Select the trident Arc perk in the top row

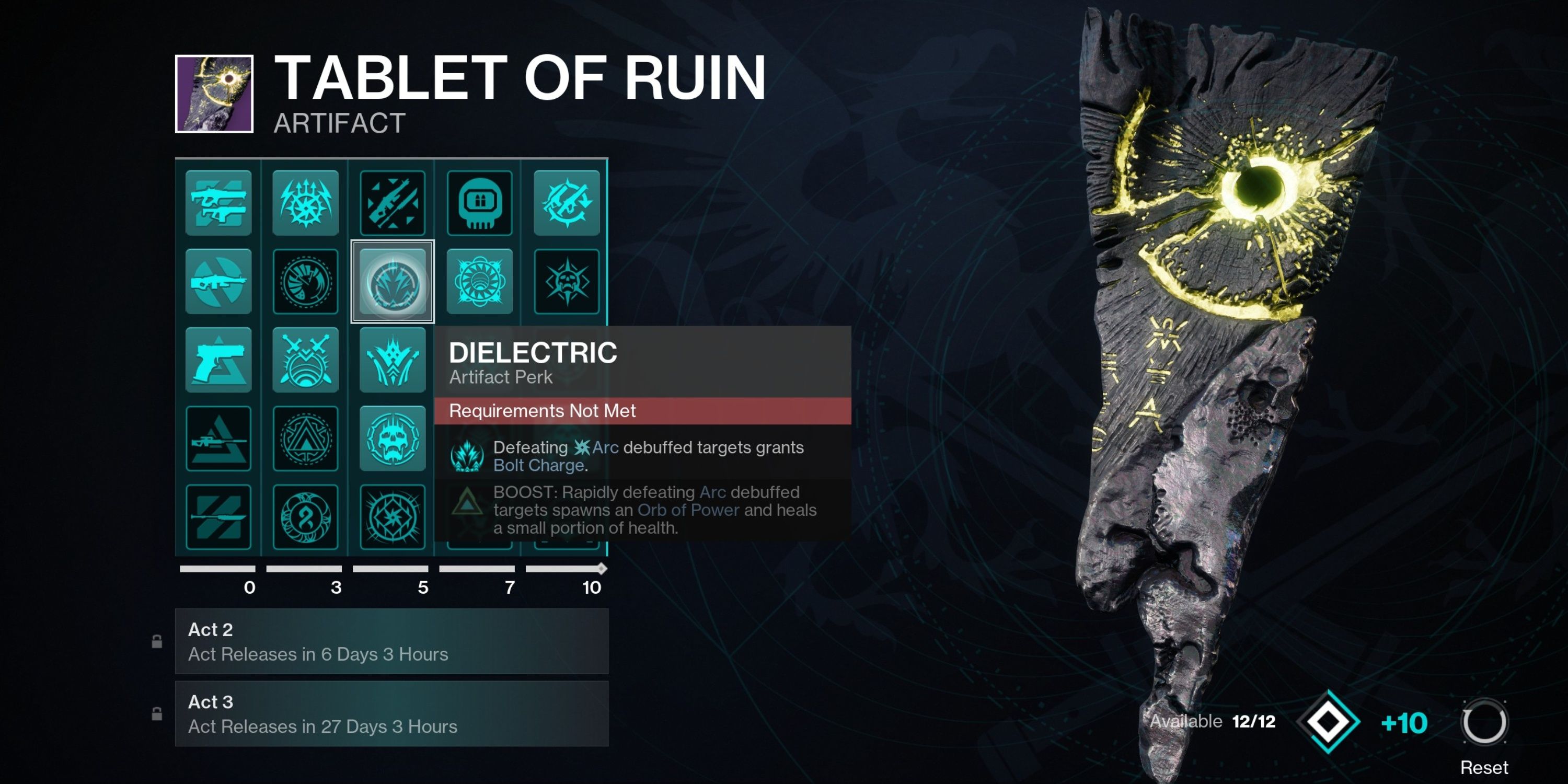click(x=305, y=204)
